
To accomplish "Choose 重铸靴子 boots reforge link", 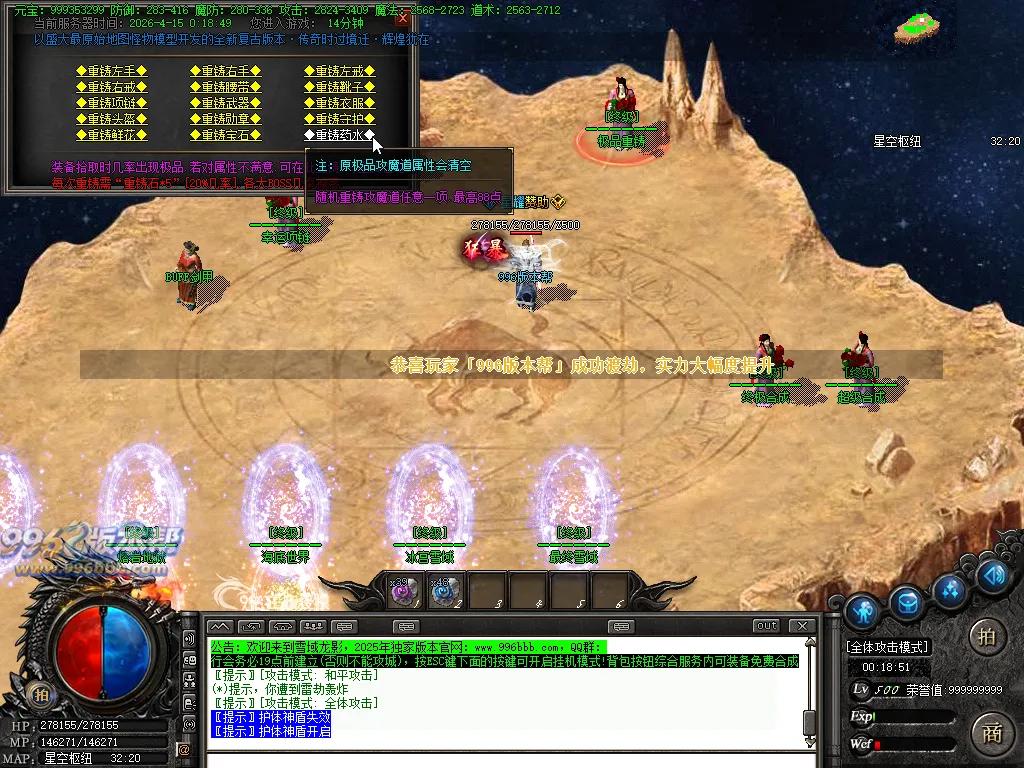I will coord(340,87).
